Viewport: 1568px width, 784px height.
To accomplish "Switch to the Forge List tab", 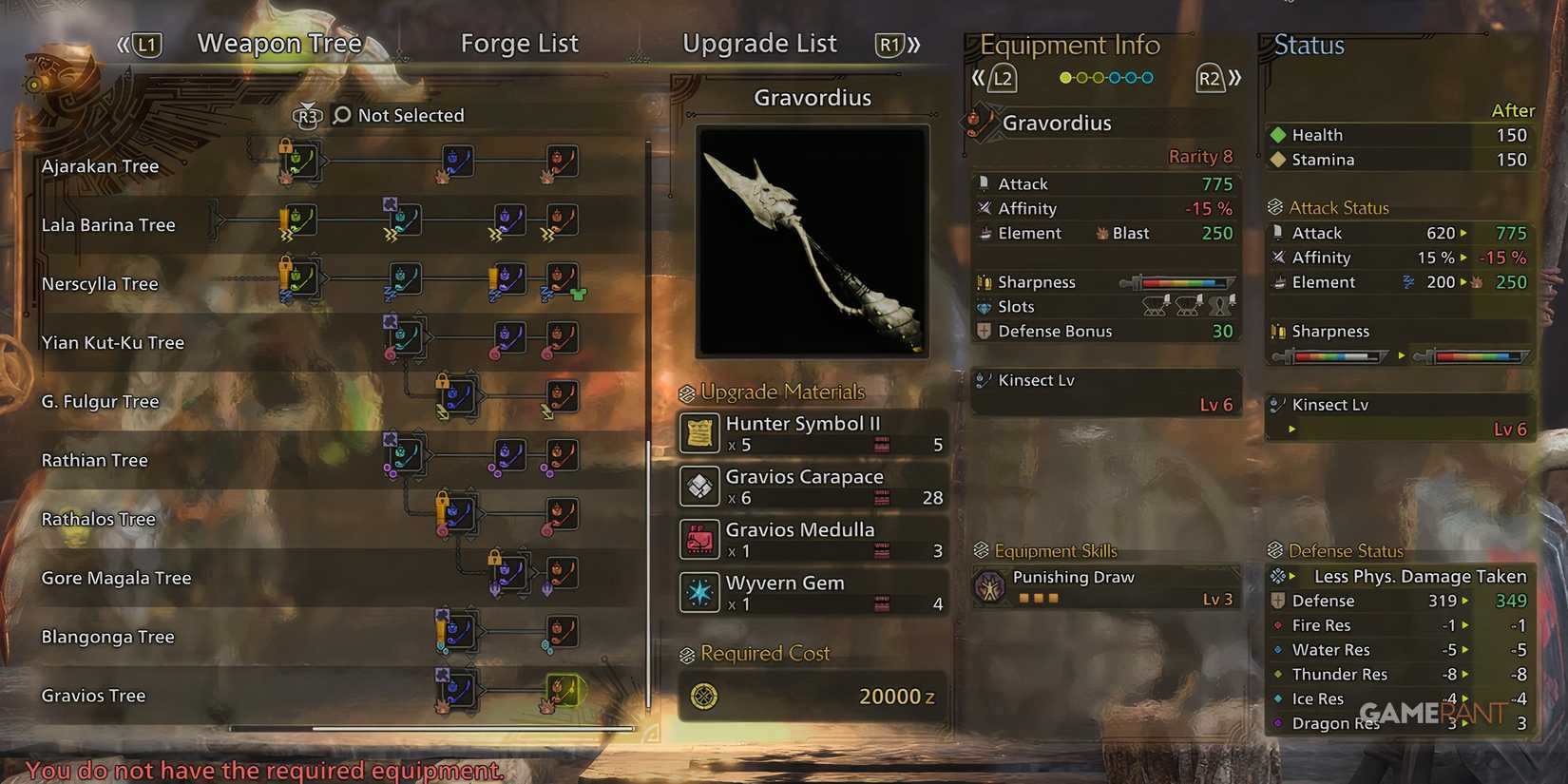I will coord(520,43).
